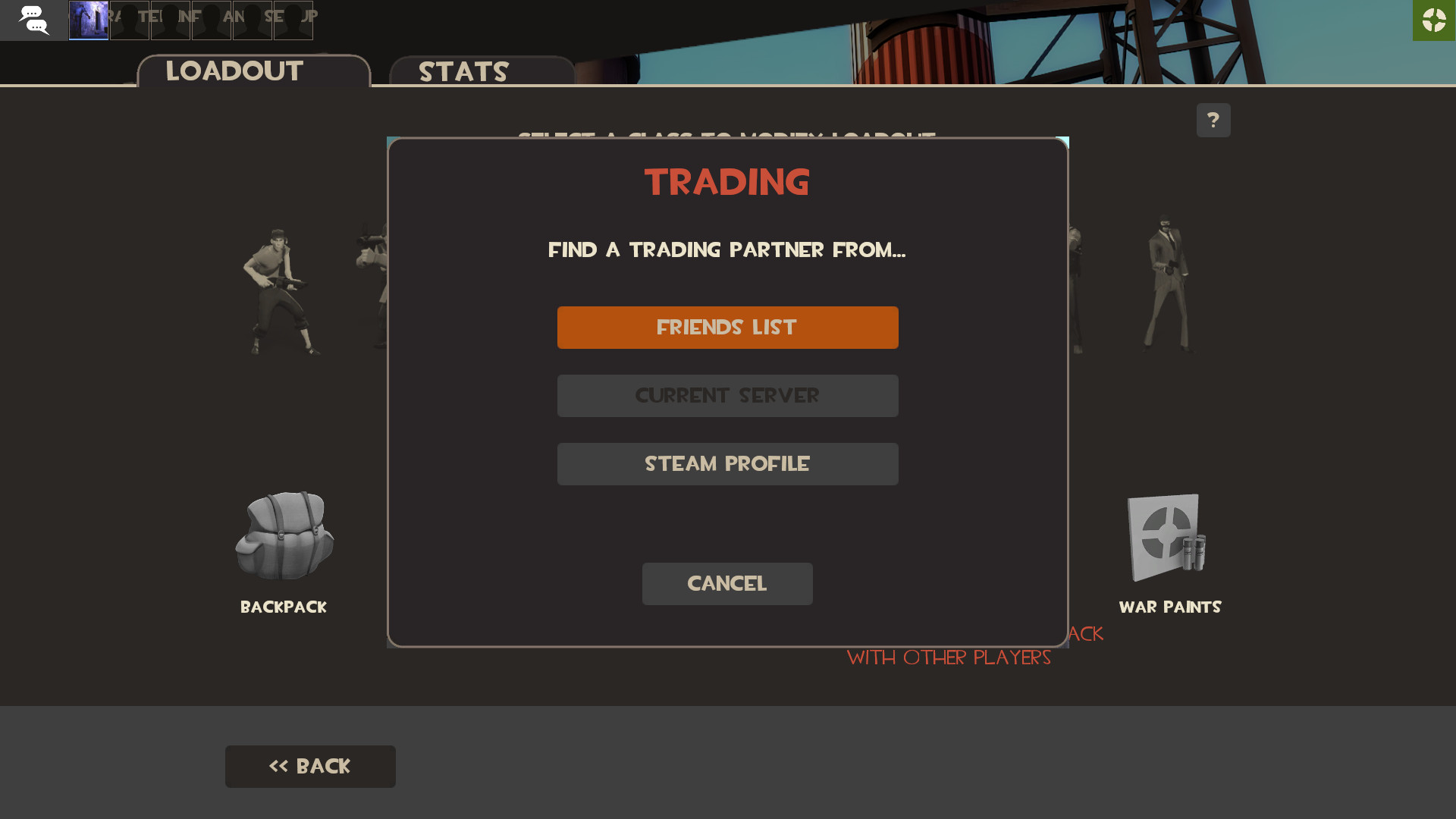Cancel the Trading dialog
1456x819 pixels.
pyautogui.click(x=726, y=583)
